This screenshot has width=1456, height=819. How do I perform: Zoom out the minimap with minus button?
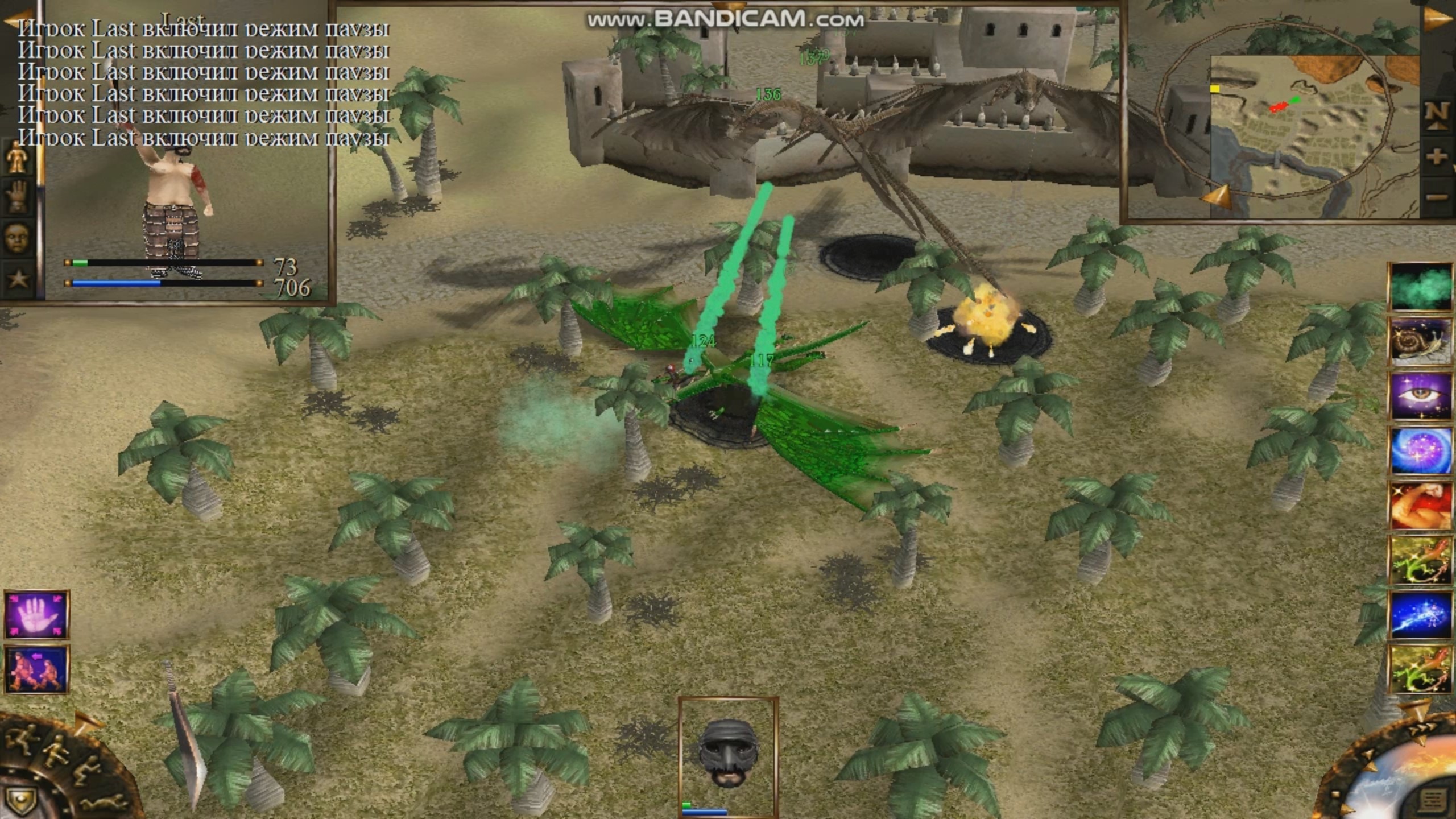1437,197
